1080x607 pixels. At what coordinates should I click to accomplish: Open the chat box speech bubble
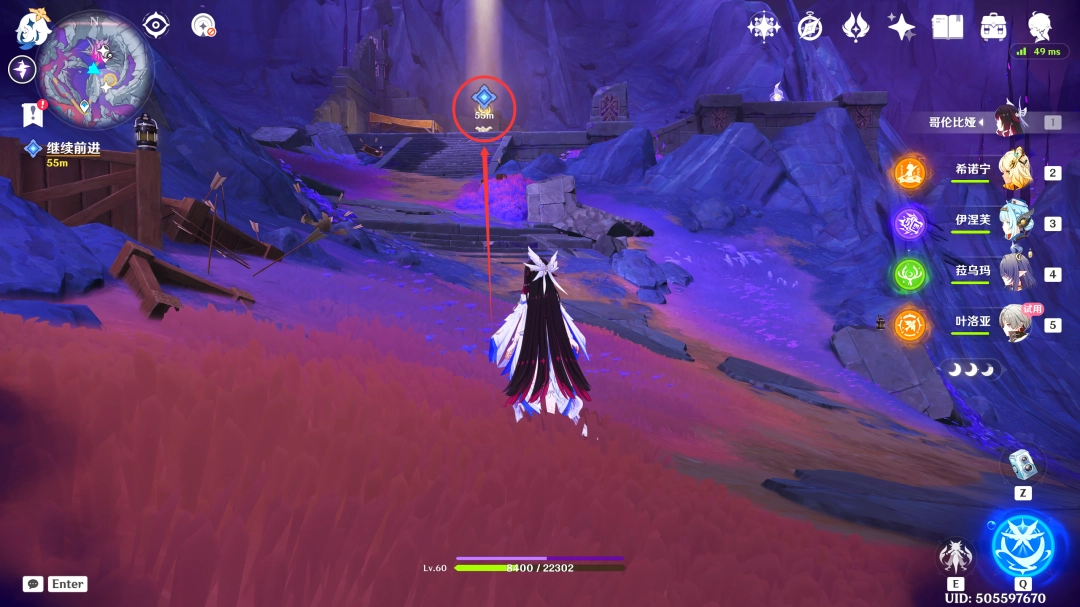coord(33,584)
